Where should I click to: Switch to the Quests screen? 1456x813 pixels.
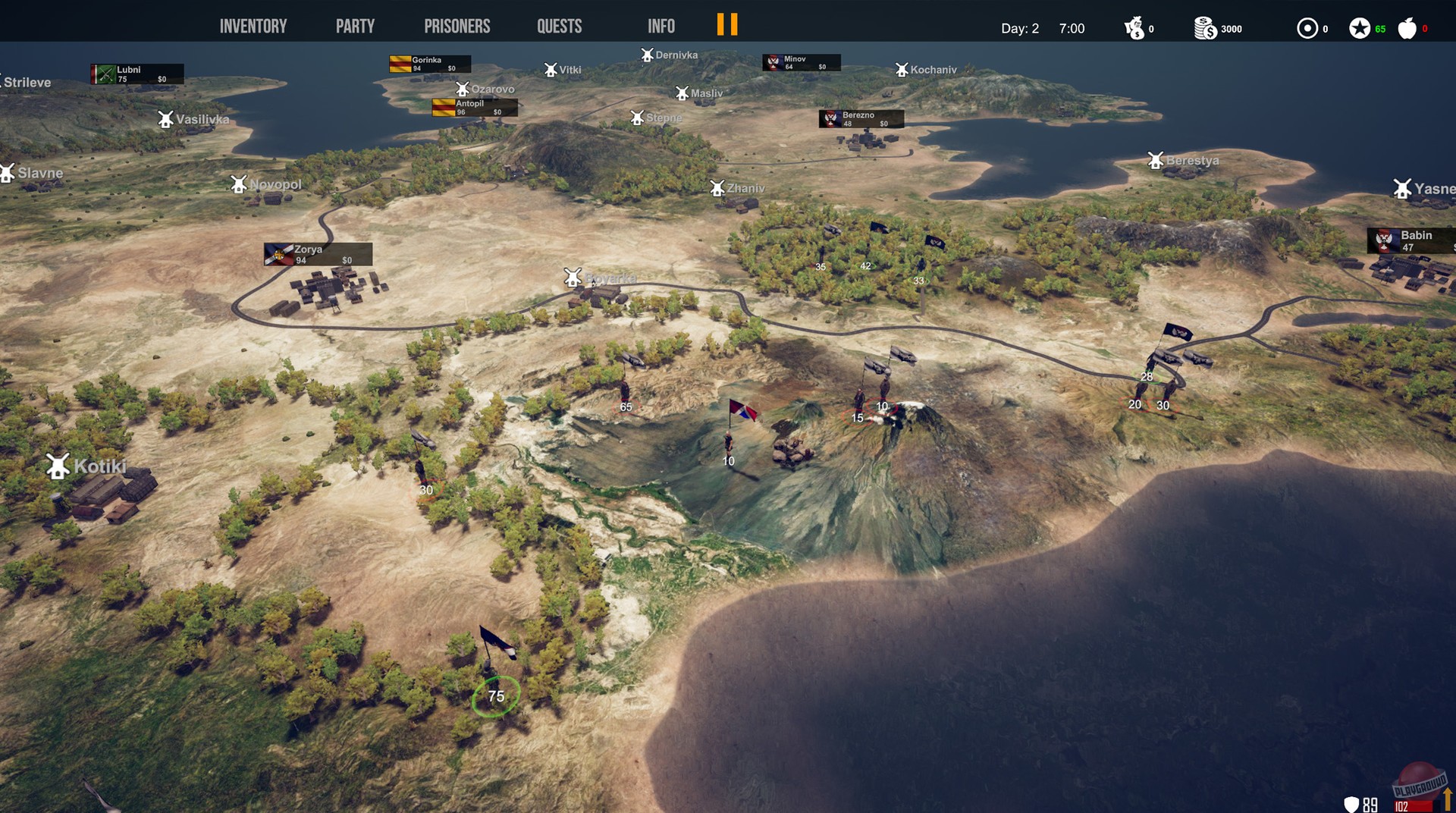(x=558, y=25)
